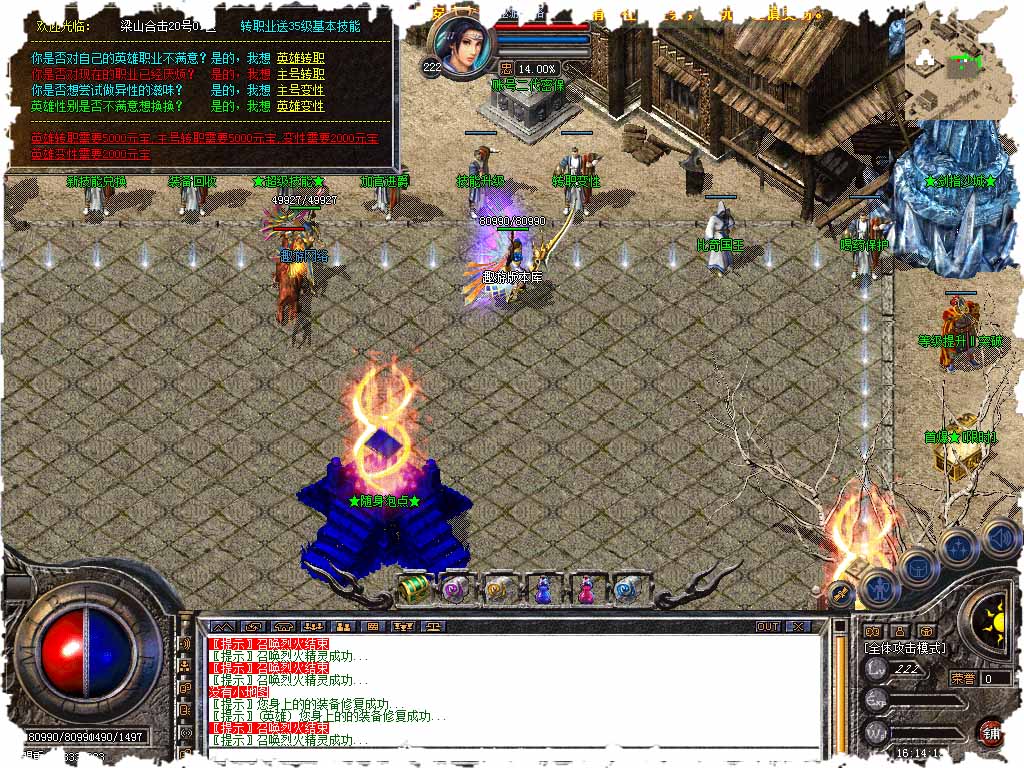1024x768 pixels.
Task: Open the bag round button
Action: pyautogui.click(x=917, y=567)
